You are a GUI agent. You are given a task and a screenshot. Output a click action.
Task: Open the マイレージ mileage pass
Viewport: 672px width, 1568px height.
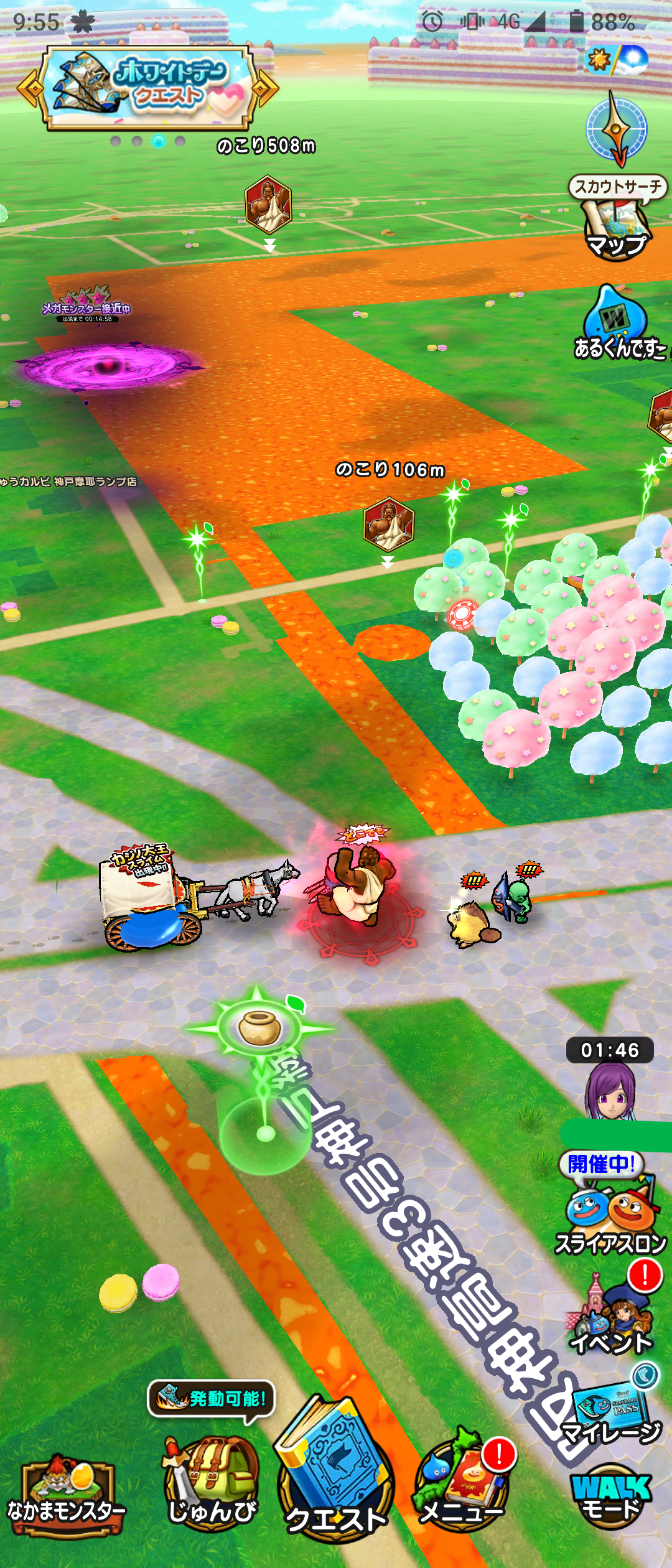click(x=613, y=1412)
